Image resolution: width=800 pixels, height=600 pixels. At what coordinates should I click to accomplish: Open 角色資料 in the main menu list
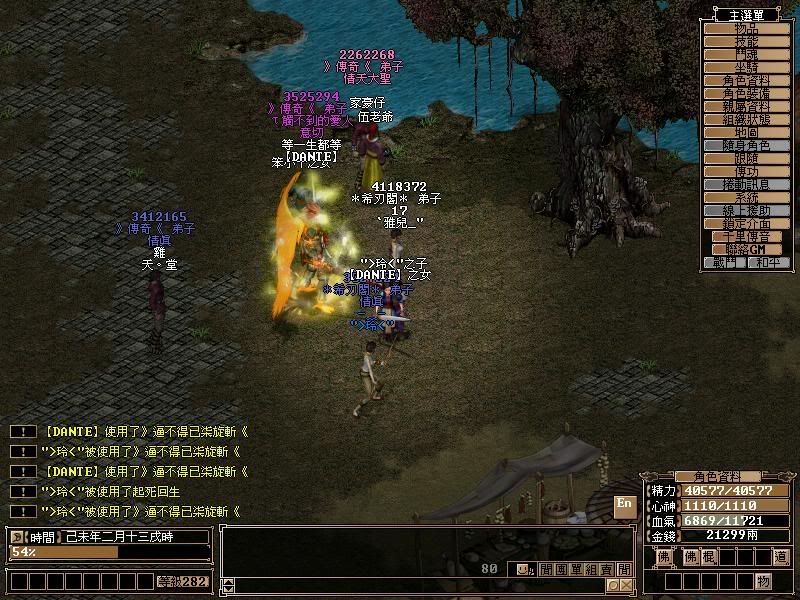[746, 80]
